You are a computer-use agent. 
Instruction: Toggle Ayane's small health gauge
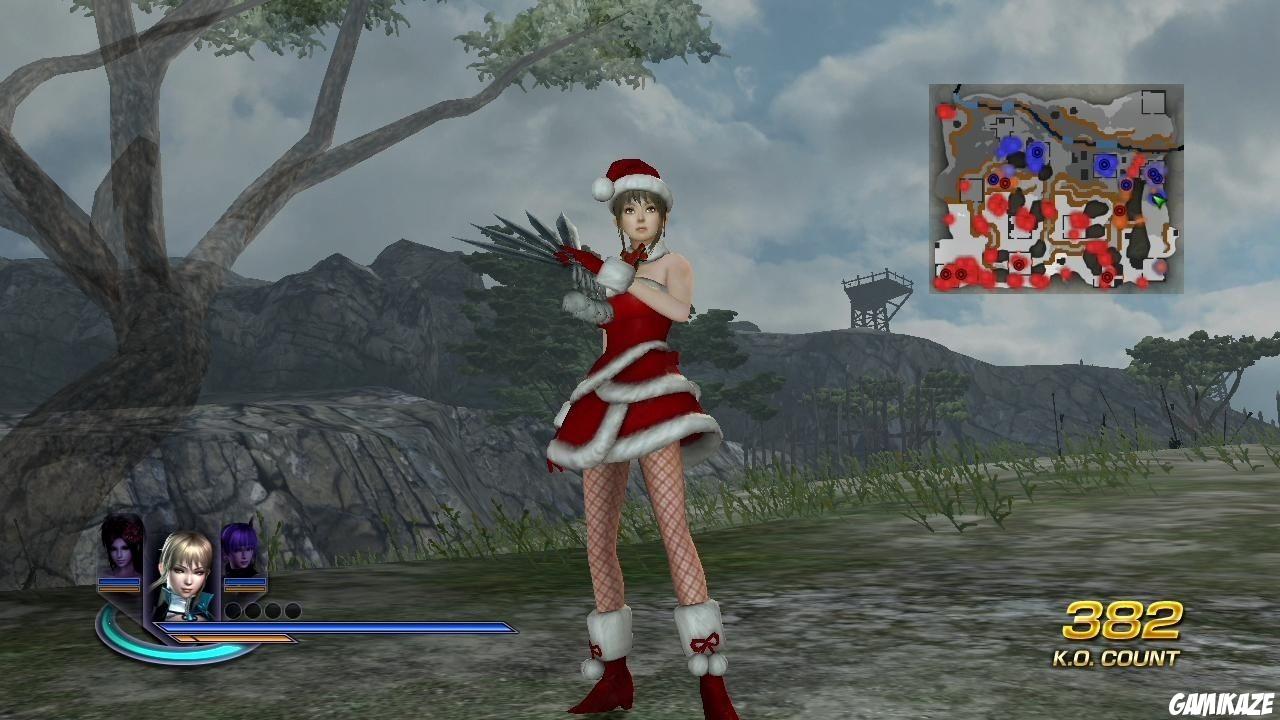tap(244, 581)
